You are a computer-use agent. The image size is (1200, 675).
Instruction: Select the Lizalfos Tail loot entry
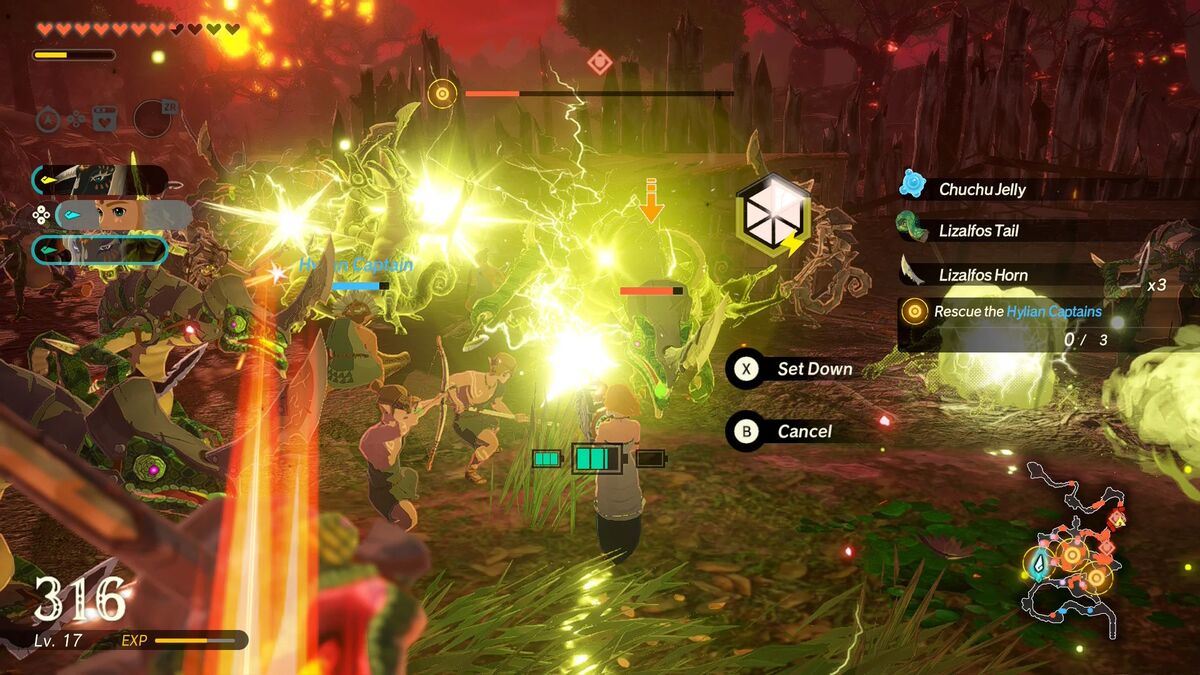[978, 231]
